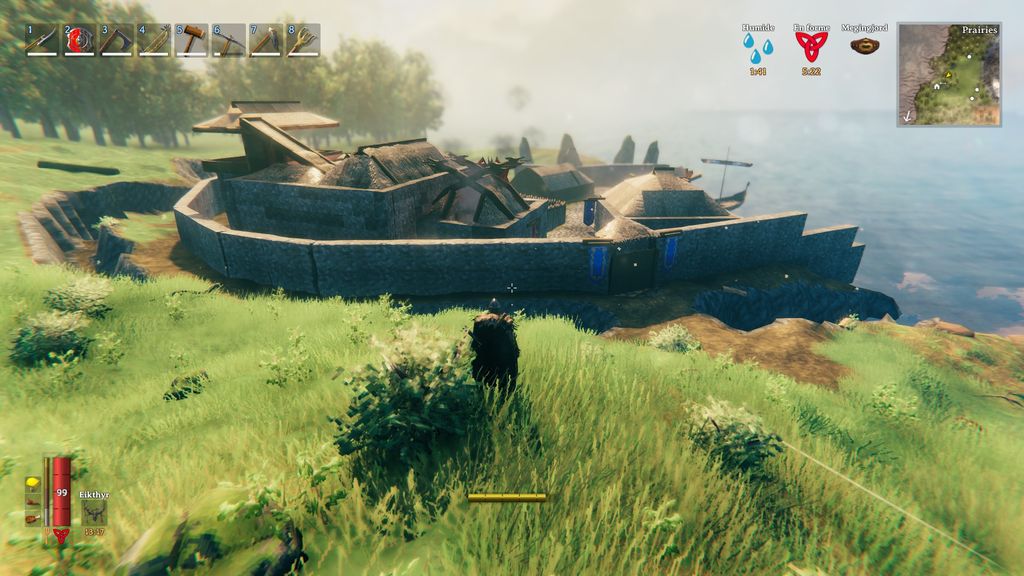Click the Megingjord belt status icon
1024x576 pixels.
865,45
